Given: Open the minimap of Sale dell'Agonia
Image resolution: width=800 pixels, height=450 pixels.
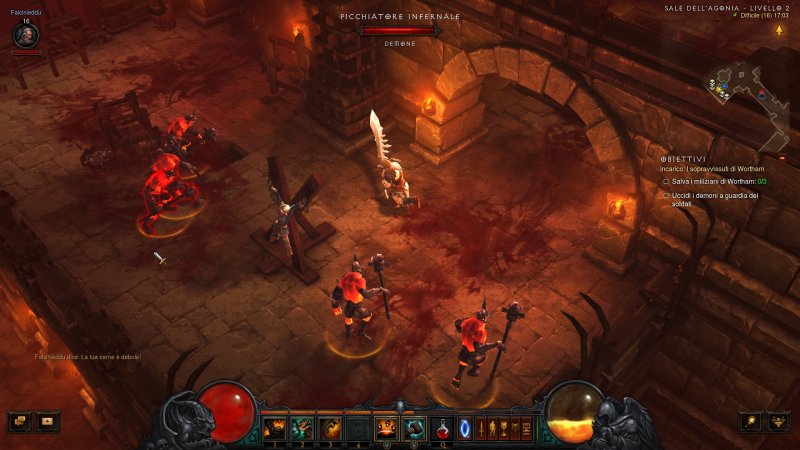Looking at the screenshot, I should tap(746, 92).
